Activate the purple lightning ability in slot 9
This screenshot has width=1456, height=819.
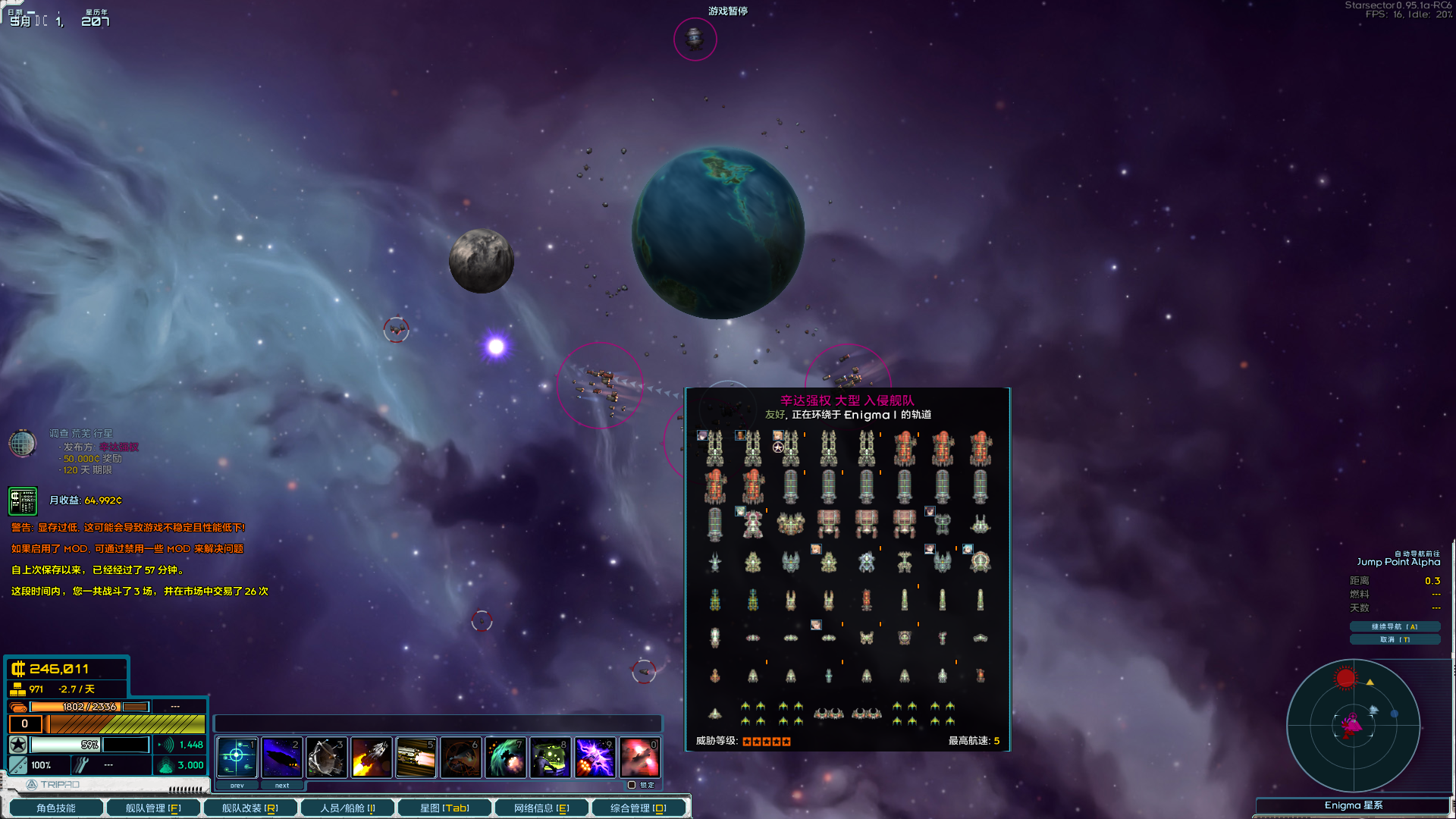595,757
